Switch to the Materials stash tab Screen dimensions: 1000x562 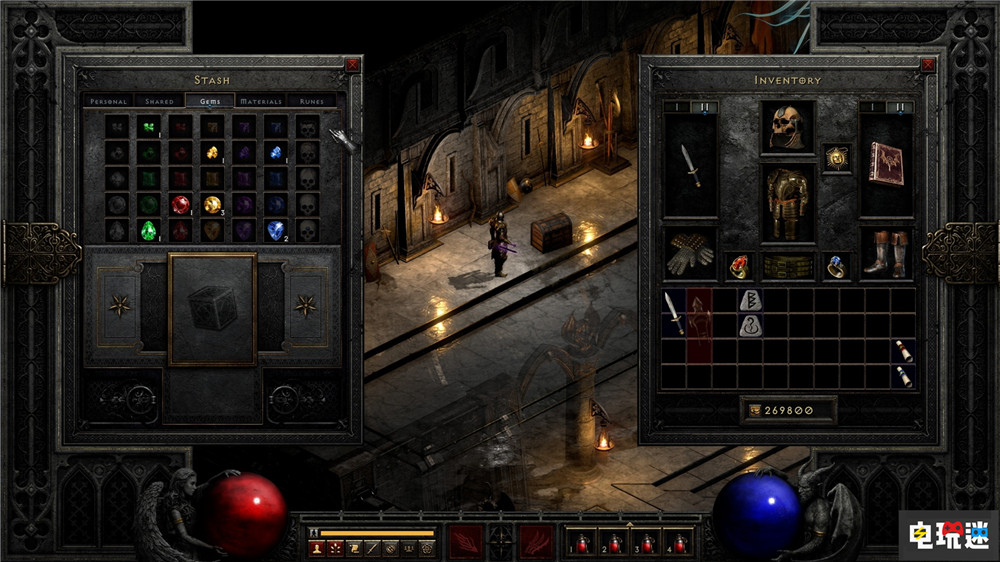261,101
